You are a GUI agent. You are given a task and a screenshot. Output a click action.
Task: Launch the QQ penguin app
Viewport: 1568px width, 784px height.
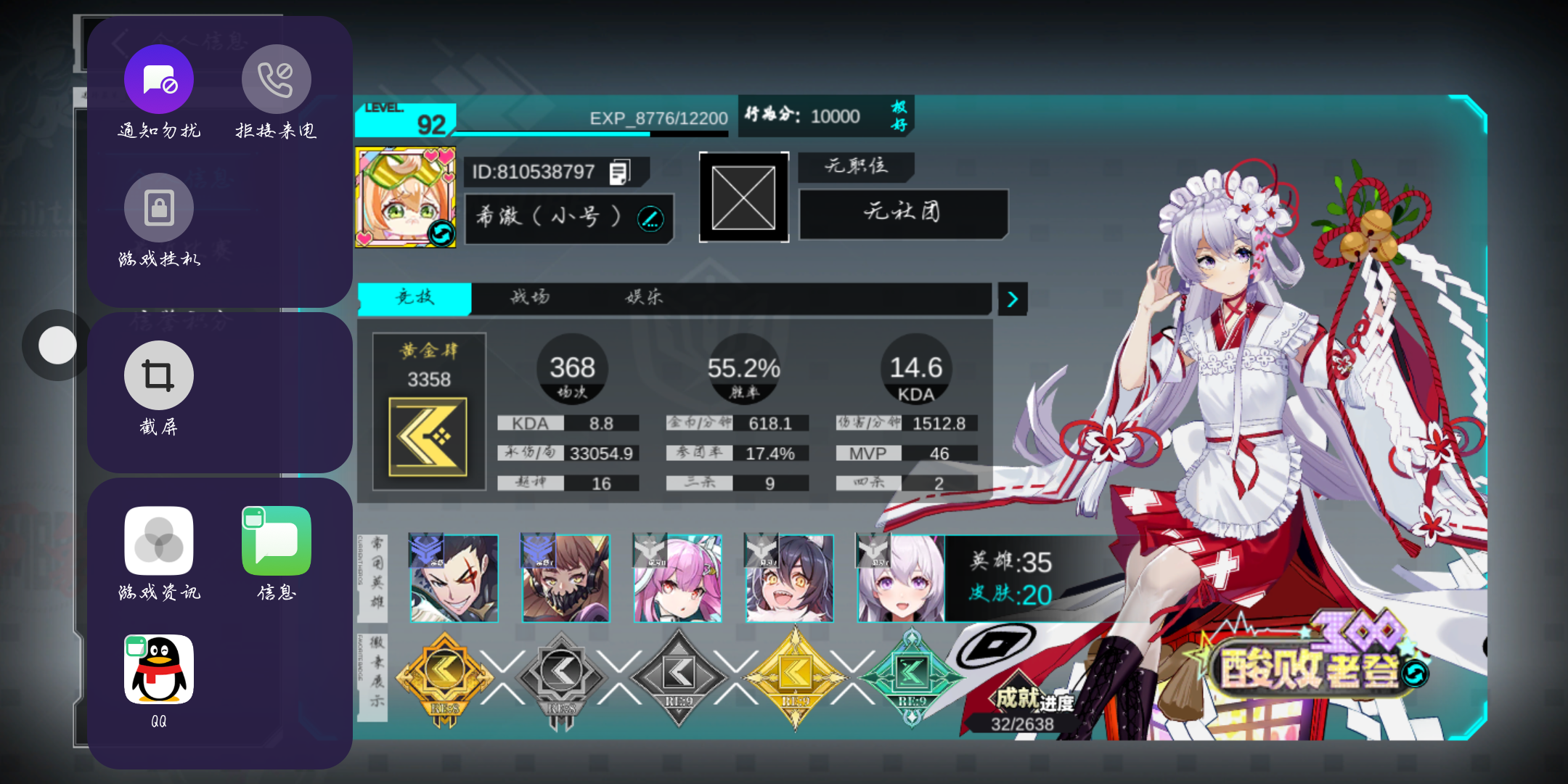click(159, 669)
